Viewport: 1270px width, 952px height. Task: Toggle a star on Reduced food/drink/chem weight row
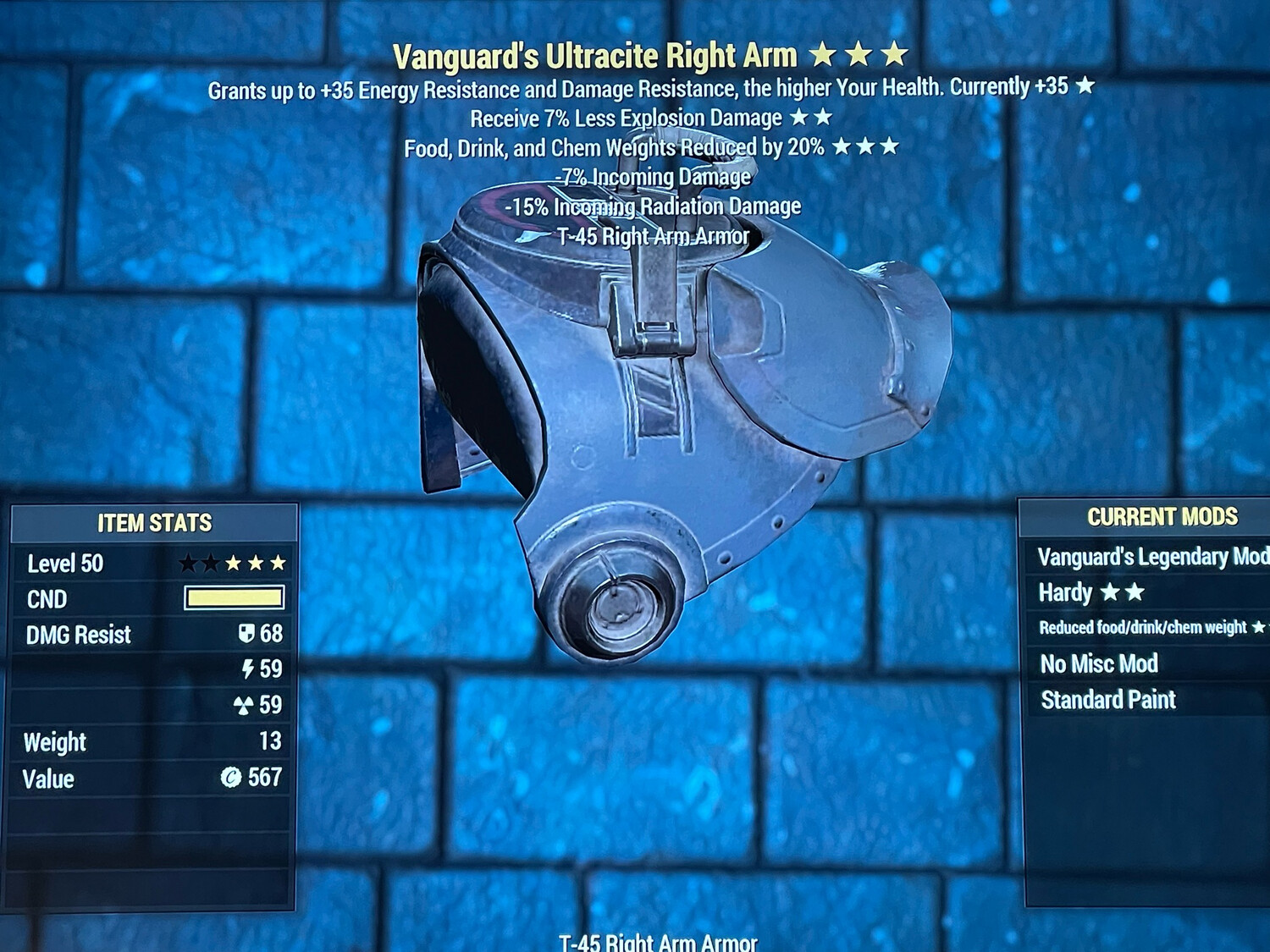pos(1258,628)
